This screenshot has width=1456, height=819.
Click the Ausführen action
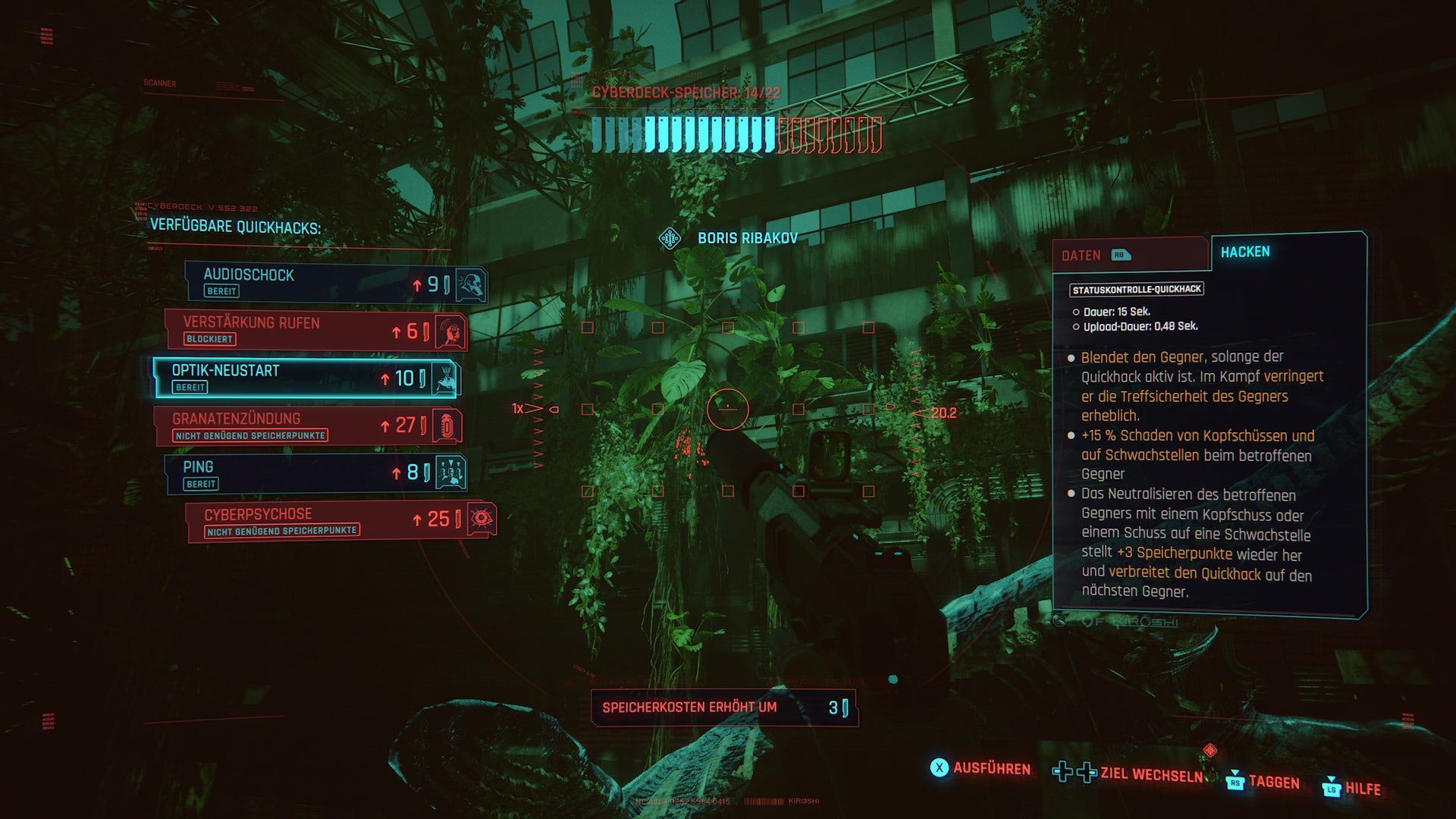(x=981, y=769)
